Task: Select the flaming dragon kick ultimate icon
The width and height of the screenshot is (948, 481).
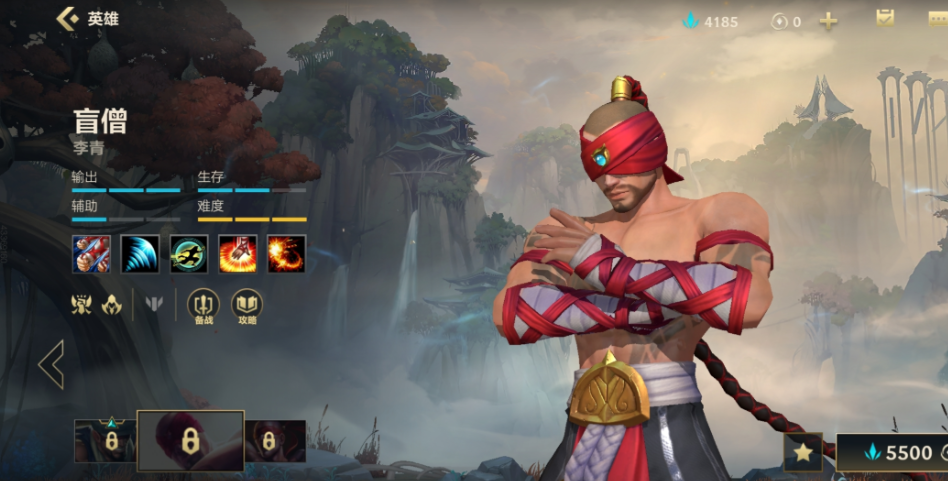Action: 287,254
